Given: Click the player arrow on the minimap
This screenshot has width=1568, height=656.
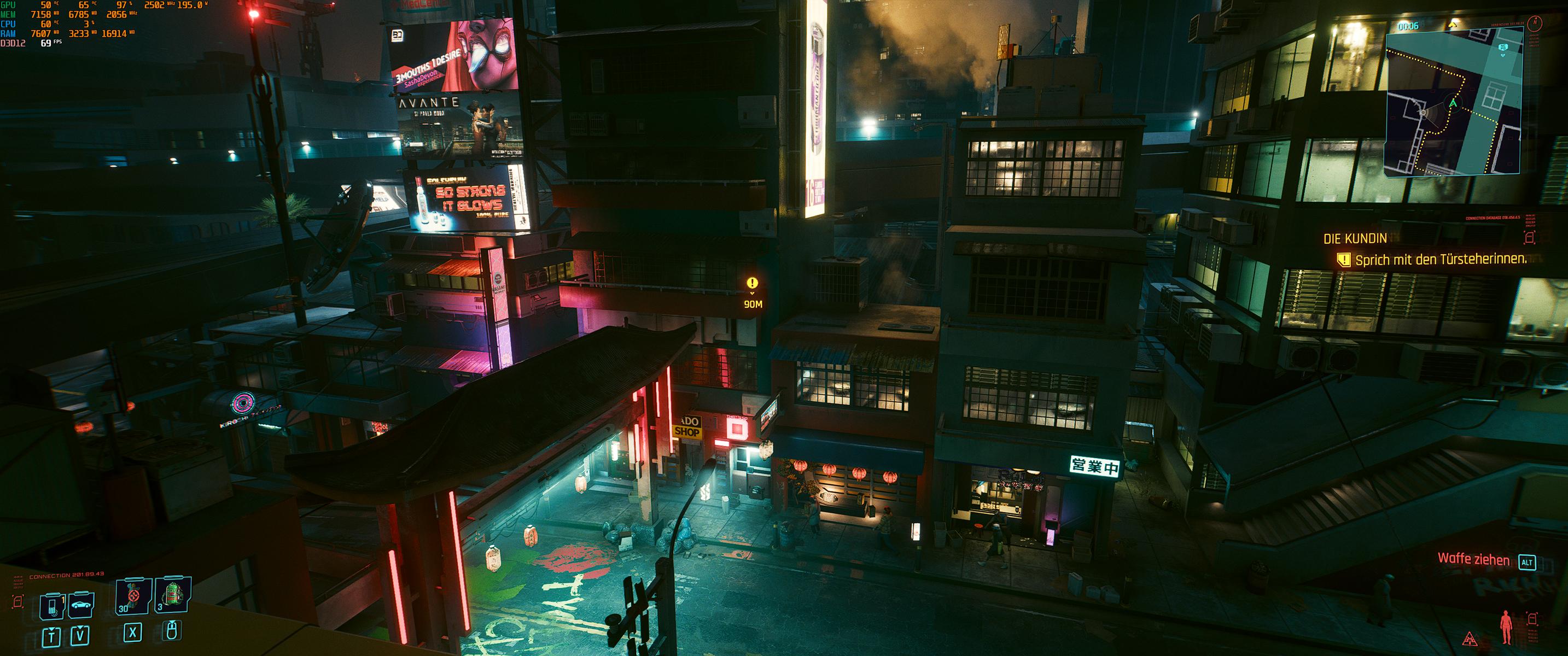Looking at the screenshot, I should [x=1453, y=102].
